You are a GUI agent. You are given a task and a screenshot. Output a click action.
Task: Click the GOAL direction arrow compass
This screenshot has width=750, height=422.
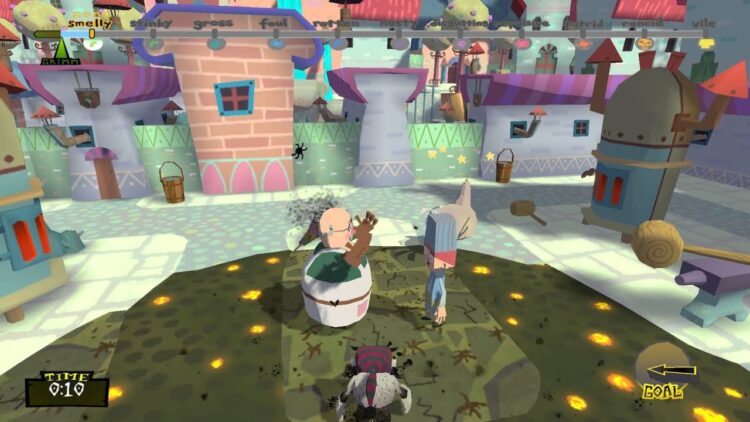(661, 370)
